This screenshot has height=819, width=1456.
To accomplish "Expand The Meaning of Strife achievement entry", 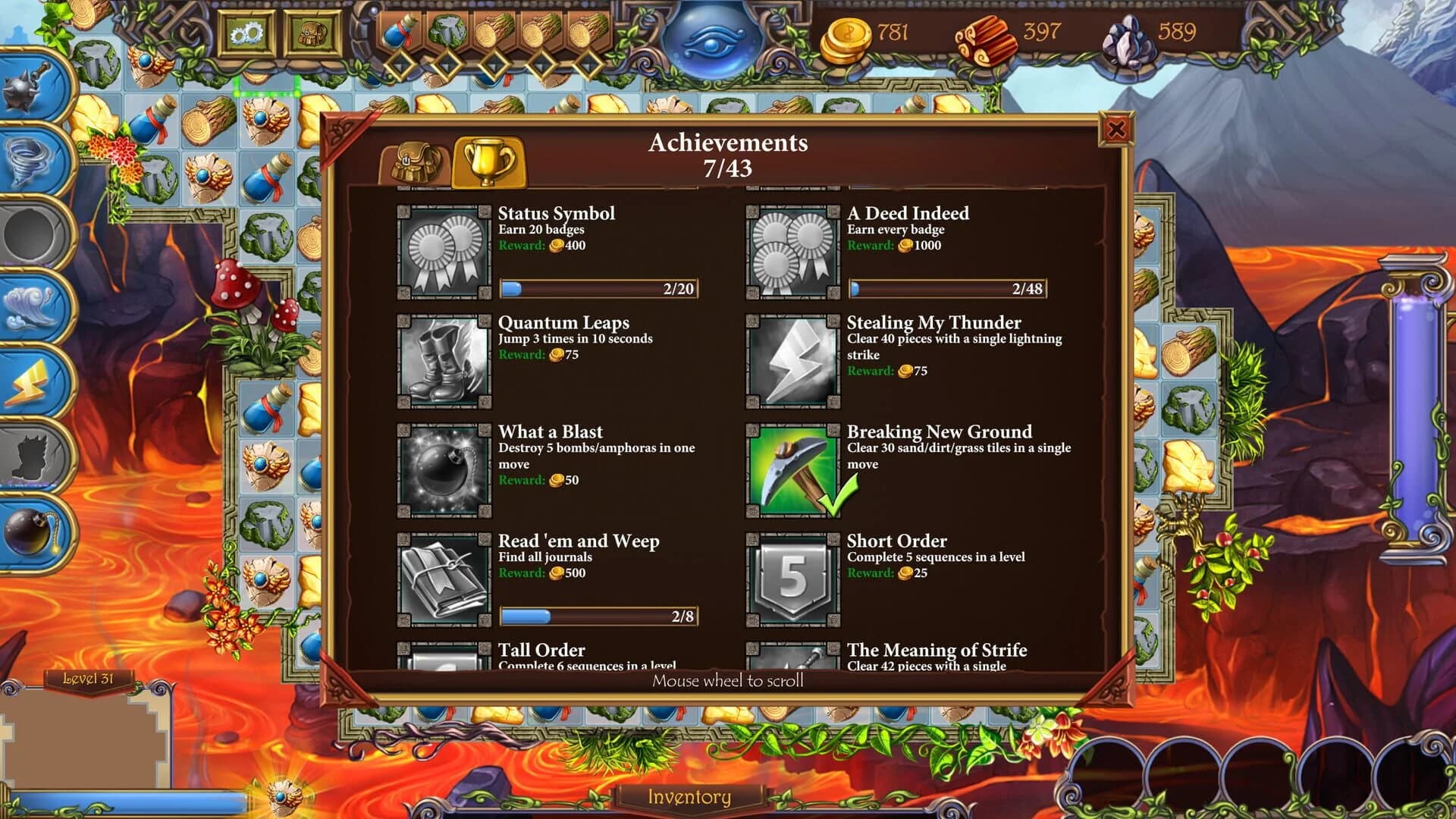I will pos(937,651).
